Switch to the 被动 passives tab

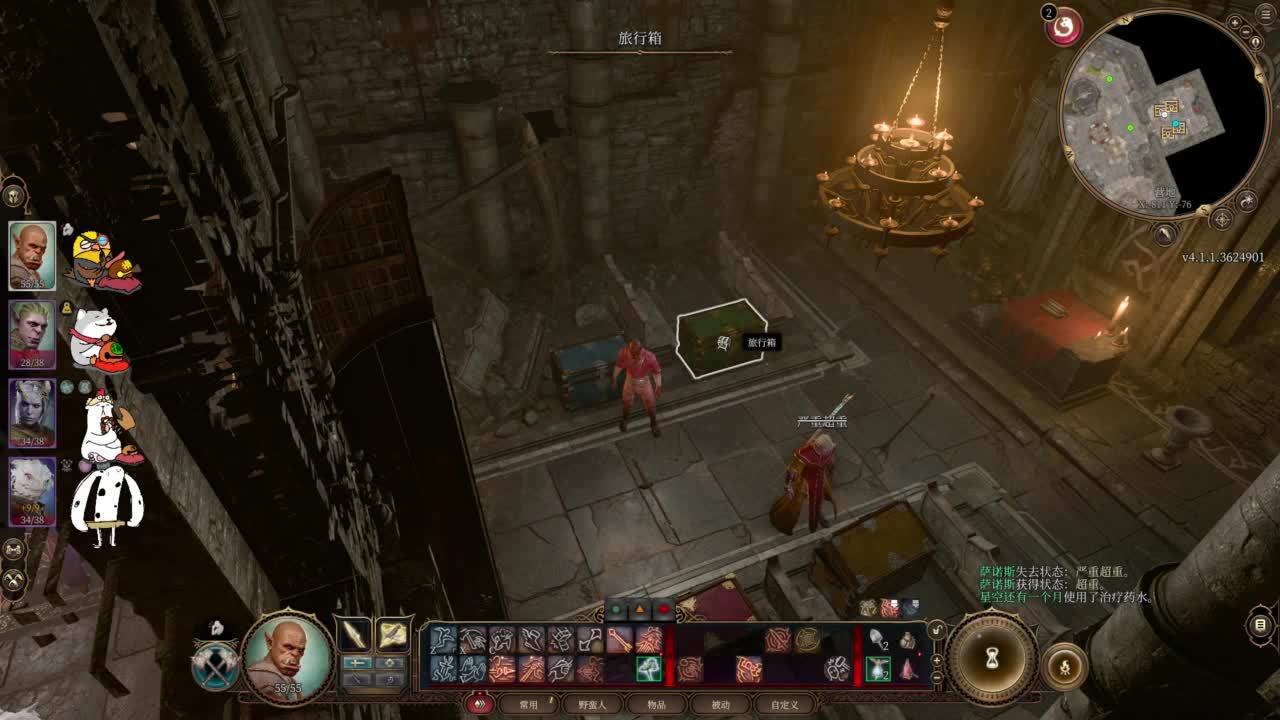click(x=720, y=704)
